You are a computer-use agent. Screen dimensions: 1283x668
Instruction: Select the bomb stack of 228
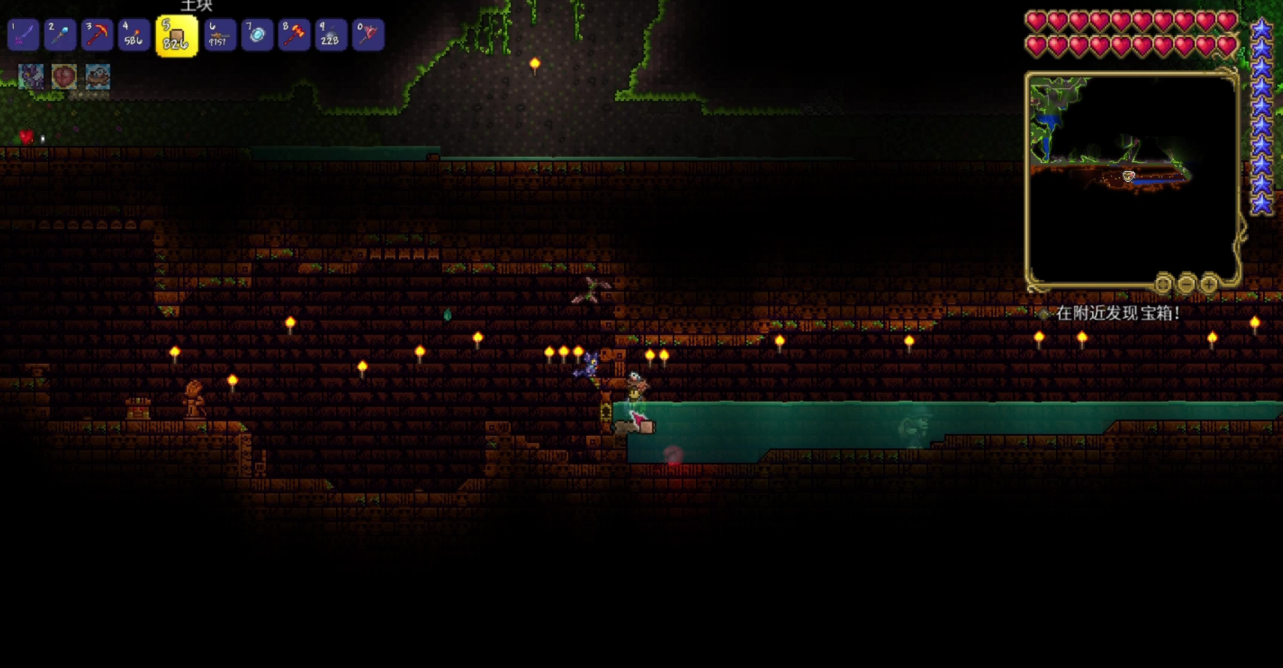coord(331,35)
